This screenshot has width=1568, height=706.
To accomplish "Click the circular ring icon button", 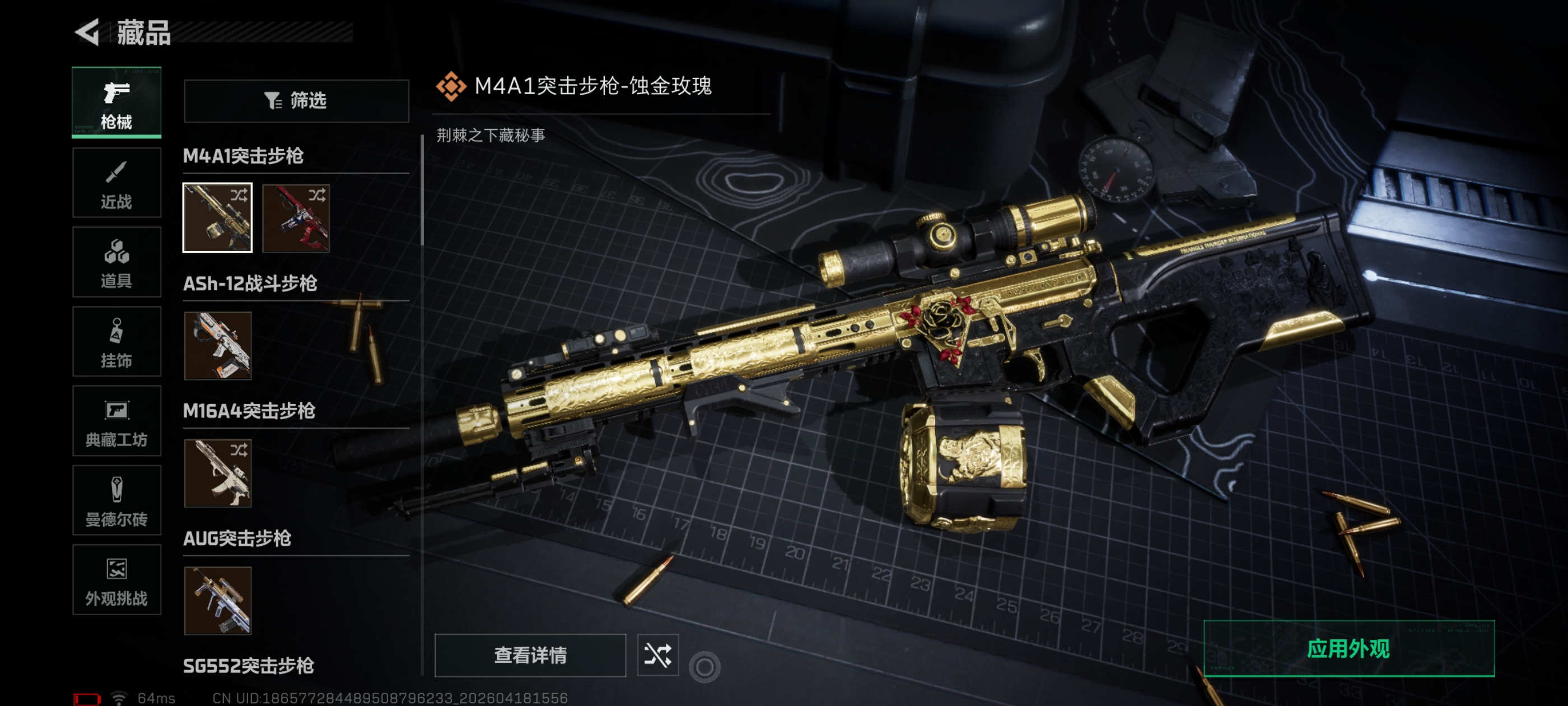I will click(x=704, y=667).
